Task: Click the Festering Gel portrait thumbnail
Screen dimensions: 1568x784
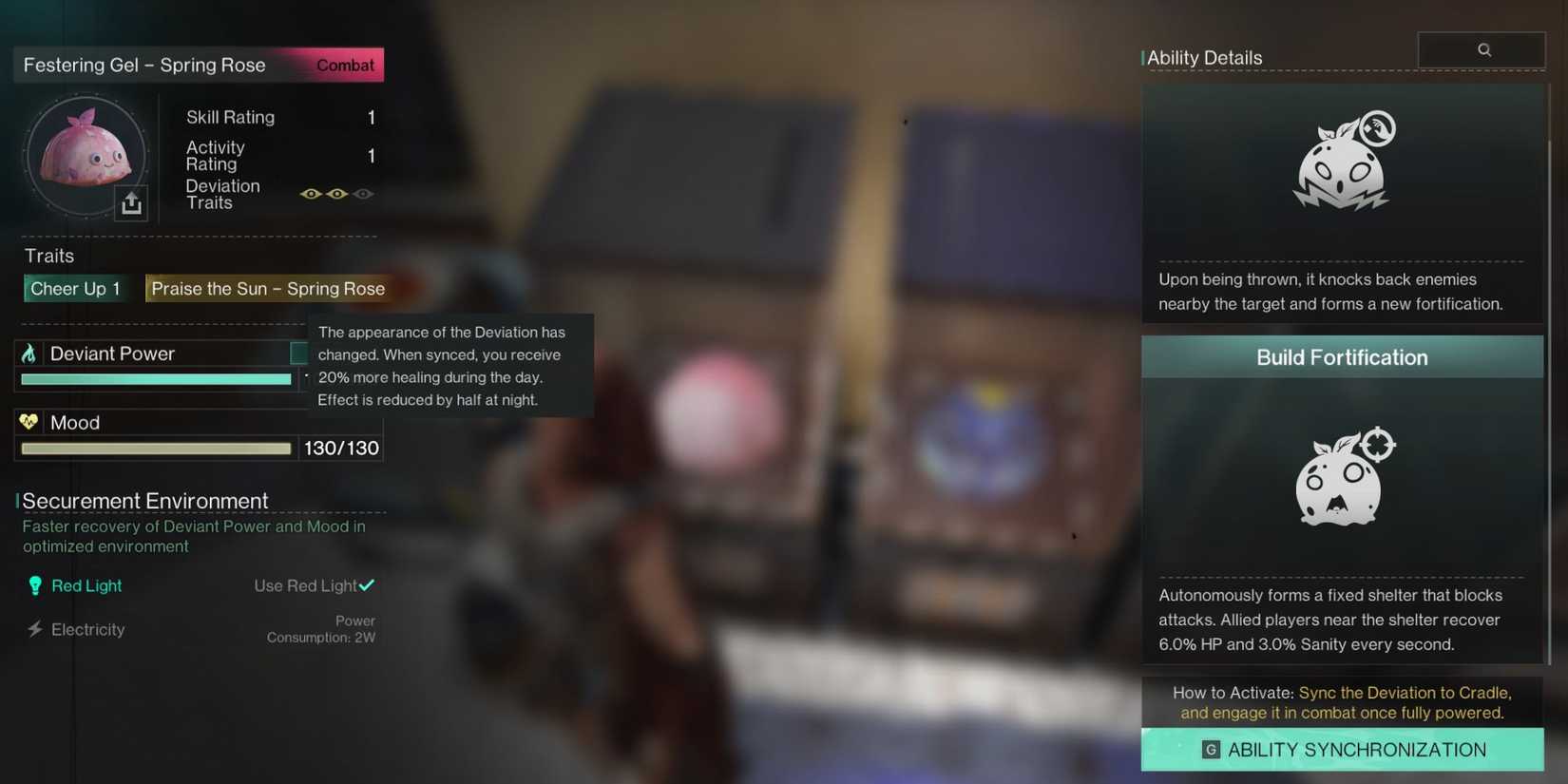Action: (86, 157)
